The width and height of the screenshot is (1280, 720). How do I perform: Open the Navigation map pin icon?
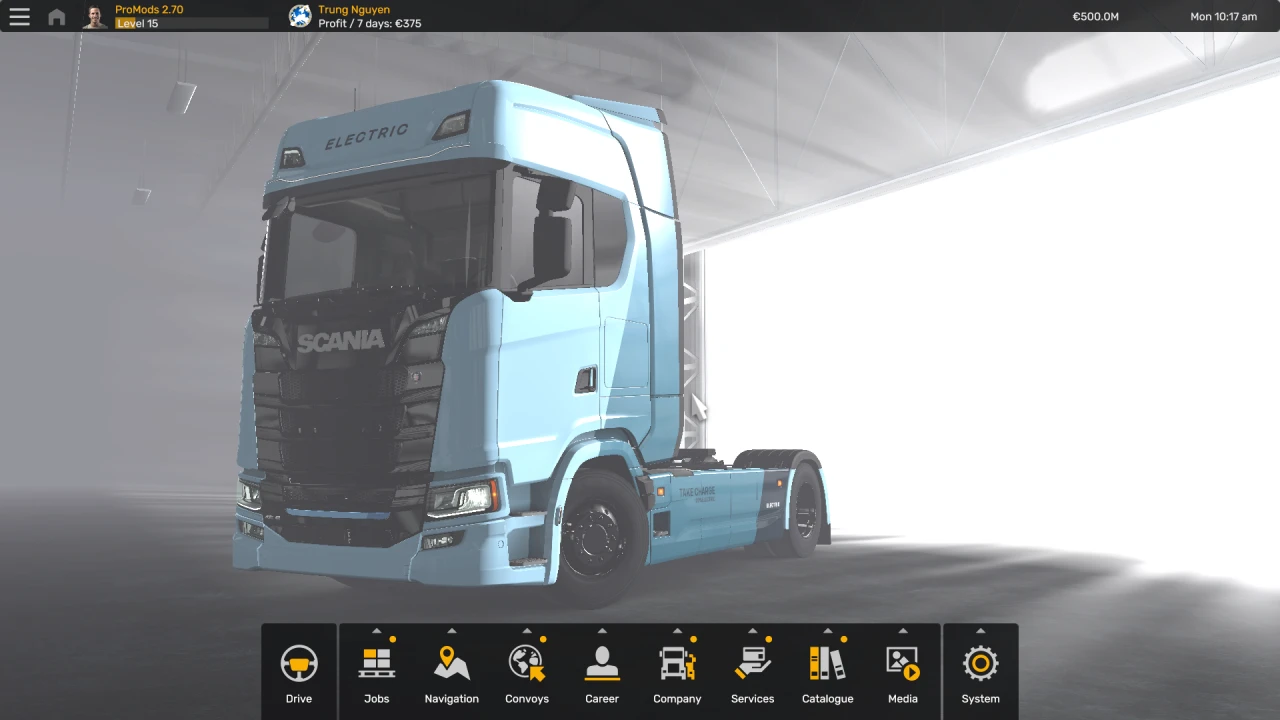pyautogui.click(x=451, y=661)
